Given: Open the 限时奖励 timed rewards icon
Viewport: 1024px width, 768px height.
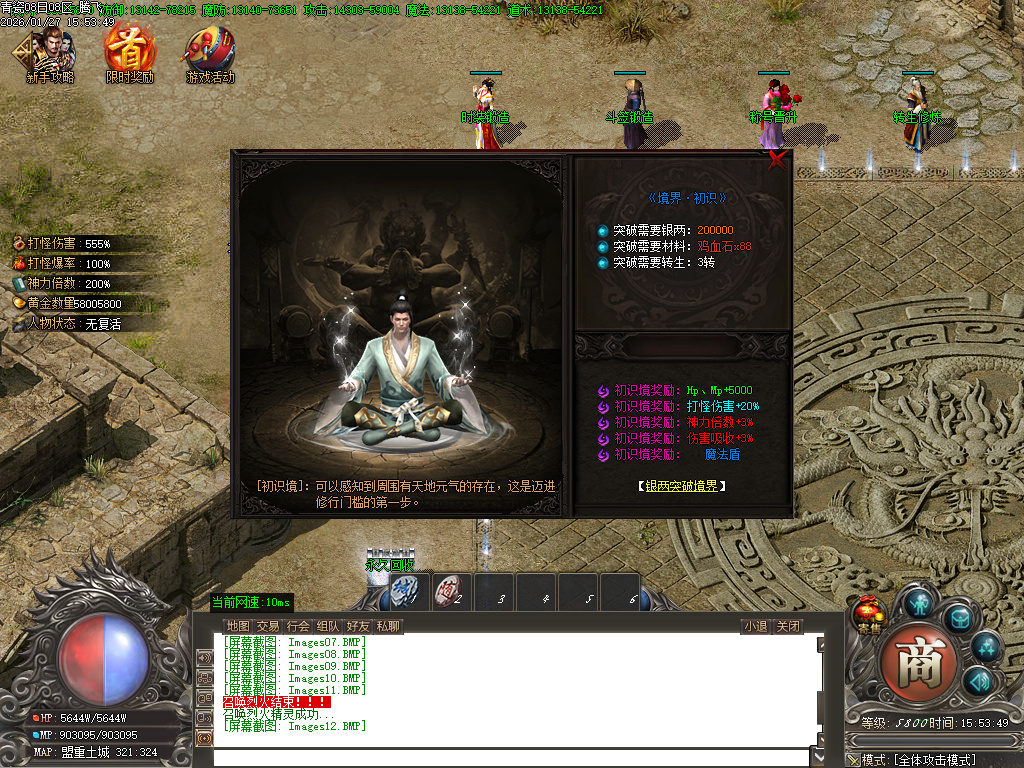Looking at the screenshot, I should click(x=130, y=55).
